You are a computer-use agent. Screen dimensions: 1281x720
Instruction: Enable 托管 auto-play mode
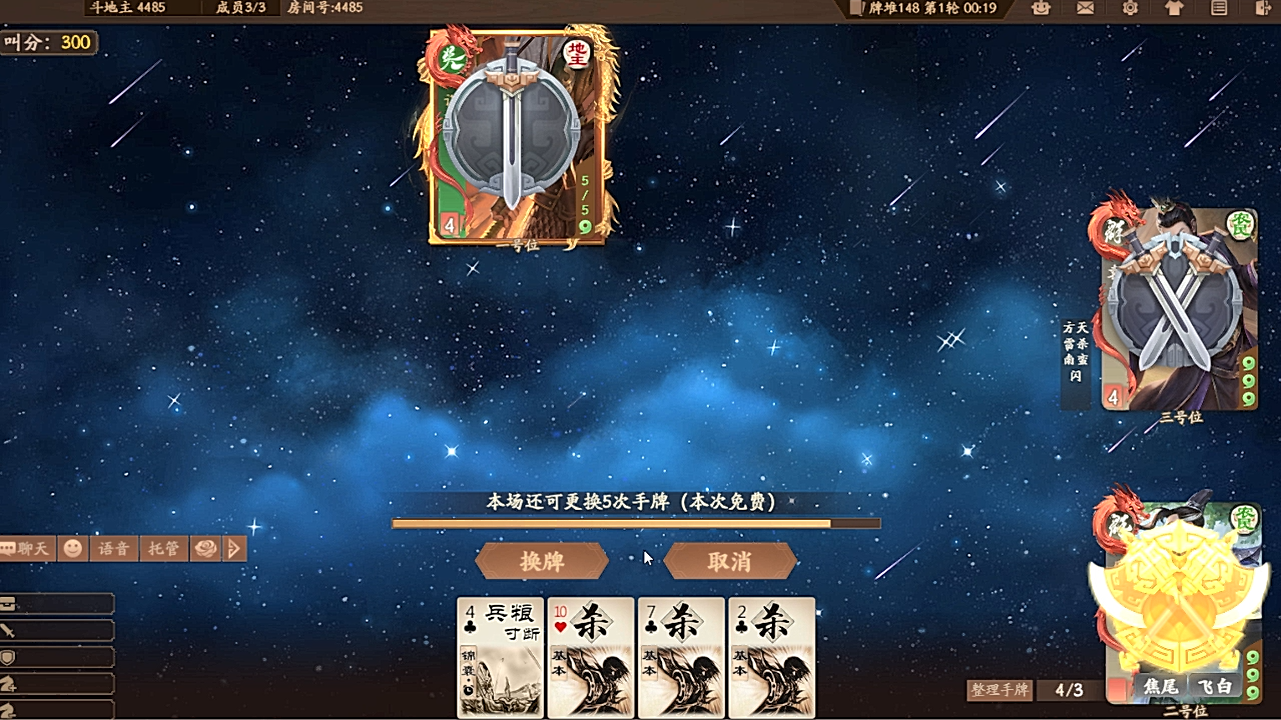[163, 548]
